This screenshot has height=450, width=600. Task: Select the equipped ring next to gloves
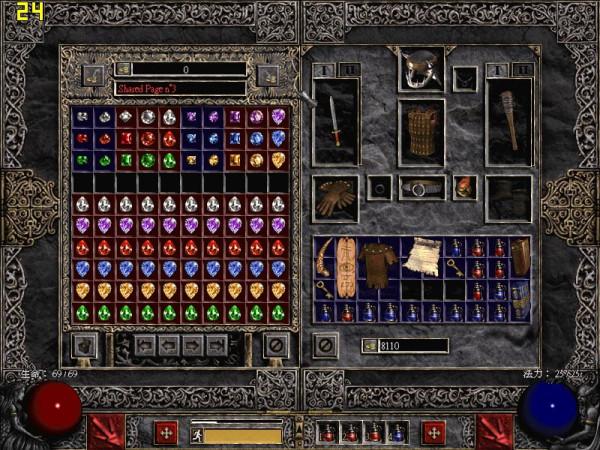pos(378,187)
